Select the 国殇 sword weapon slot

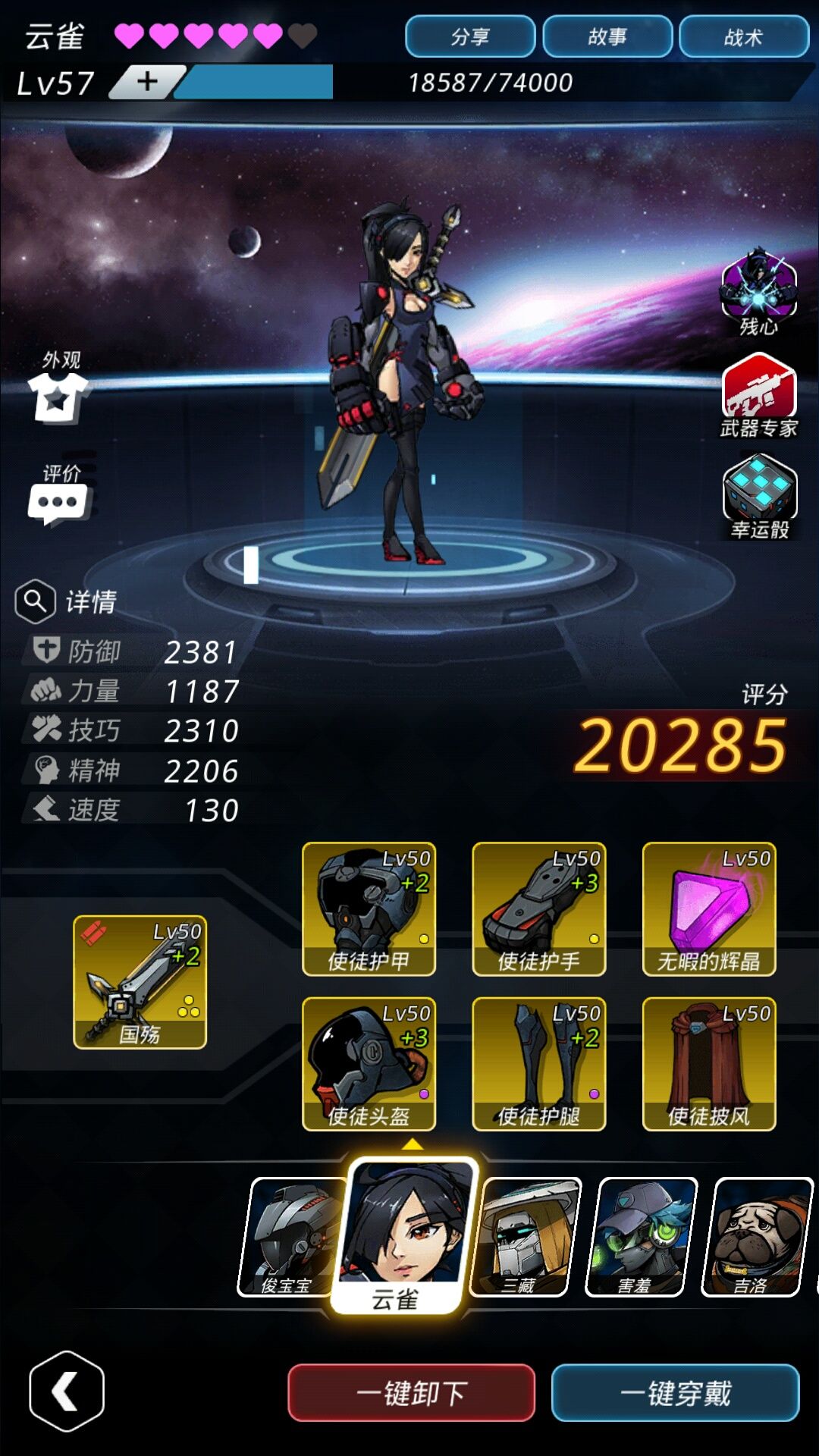click(140, 982)
